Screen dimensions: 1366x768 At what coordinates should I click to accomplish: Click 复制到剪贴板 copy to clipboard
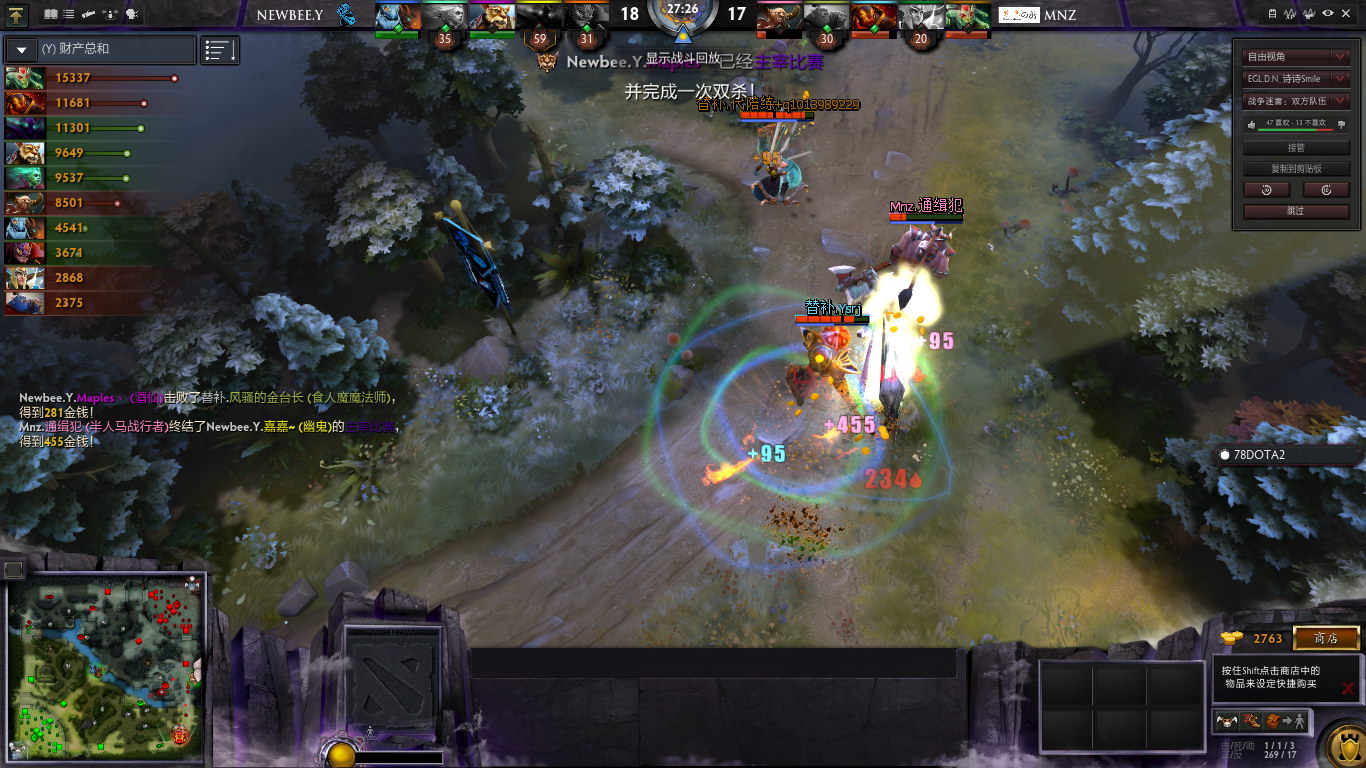pyautogui.click(x=1296, y=169)
